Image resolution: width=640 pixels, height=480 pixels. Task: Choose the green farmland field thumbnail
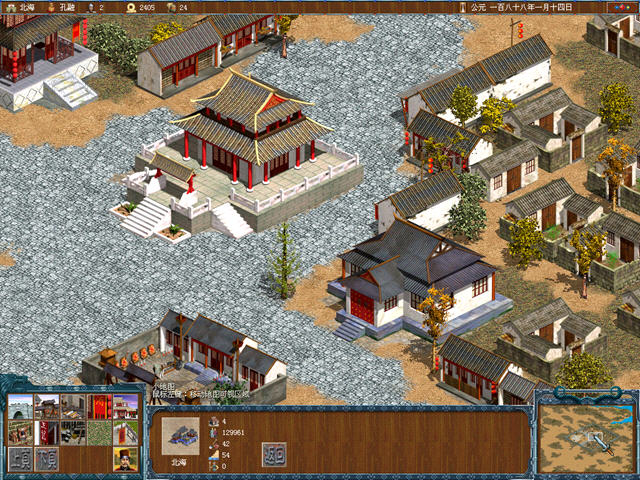[99, 433]
